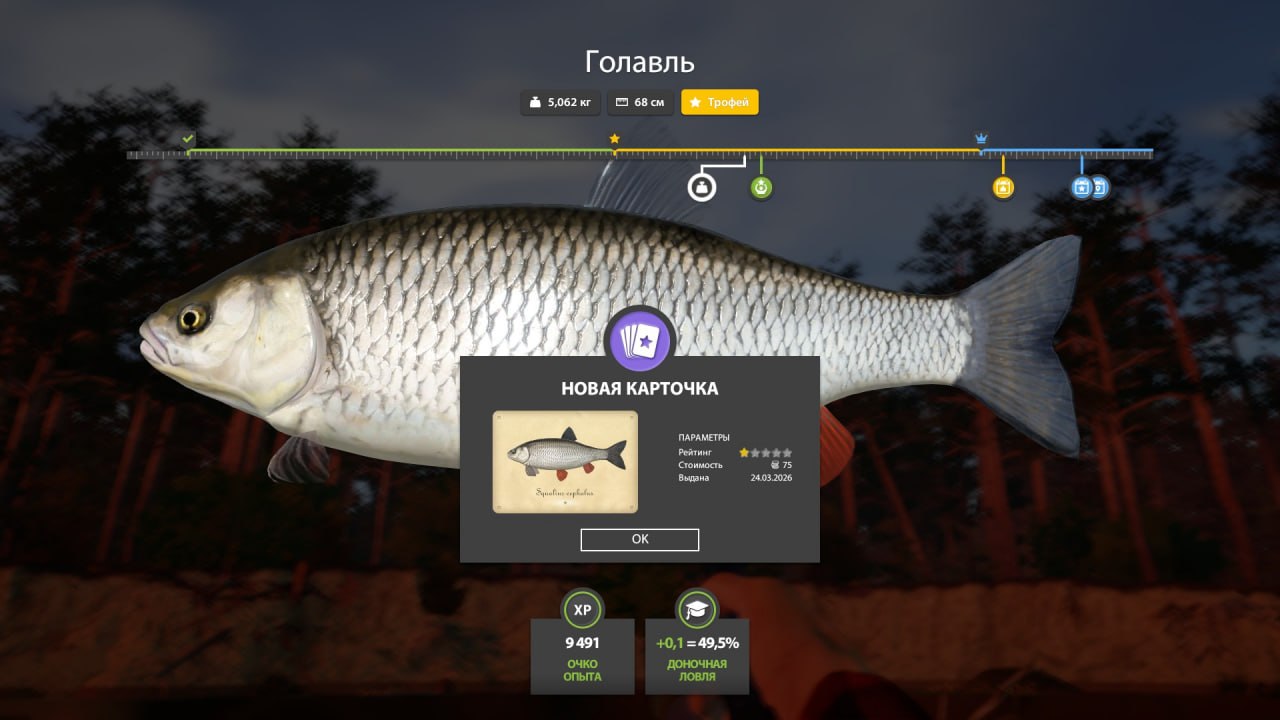Click the purple card deck icon
This screenshot has height=720, width=1280.
[x=640, y=340]
